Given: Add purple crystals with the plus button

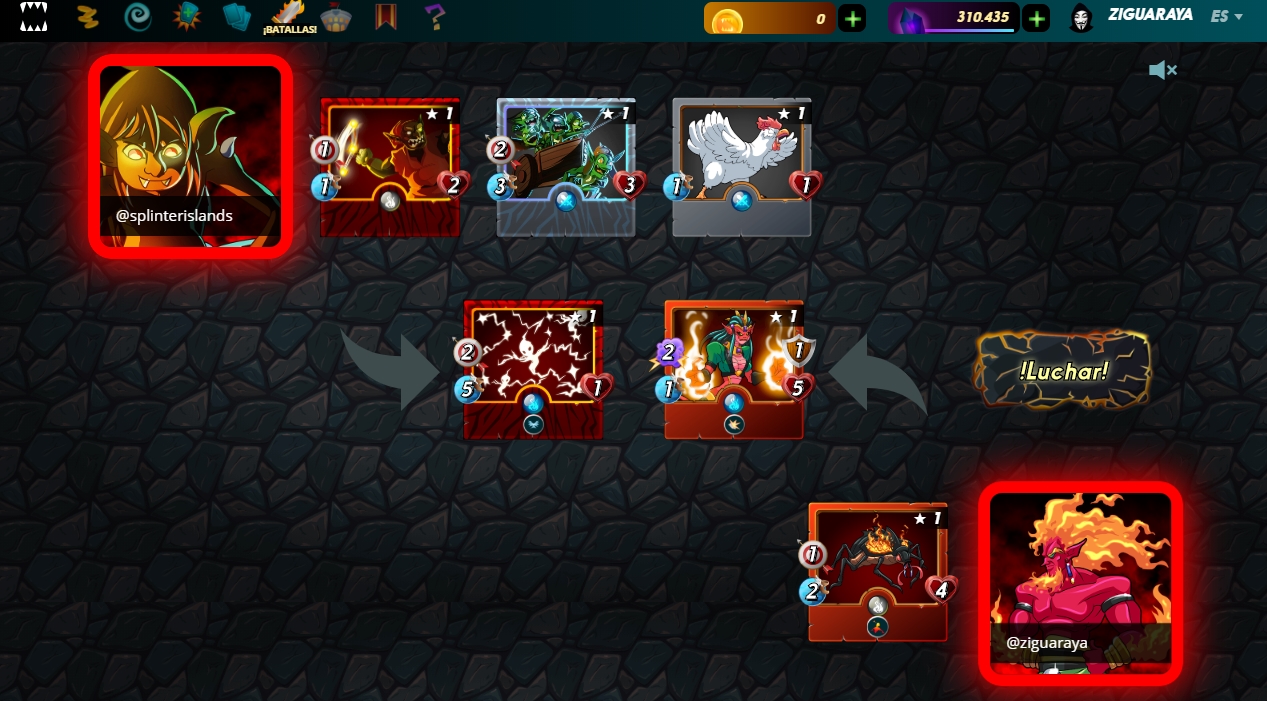Looking at the screenshot, I should point(1036,18).
